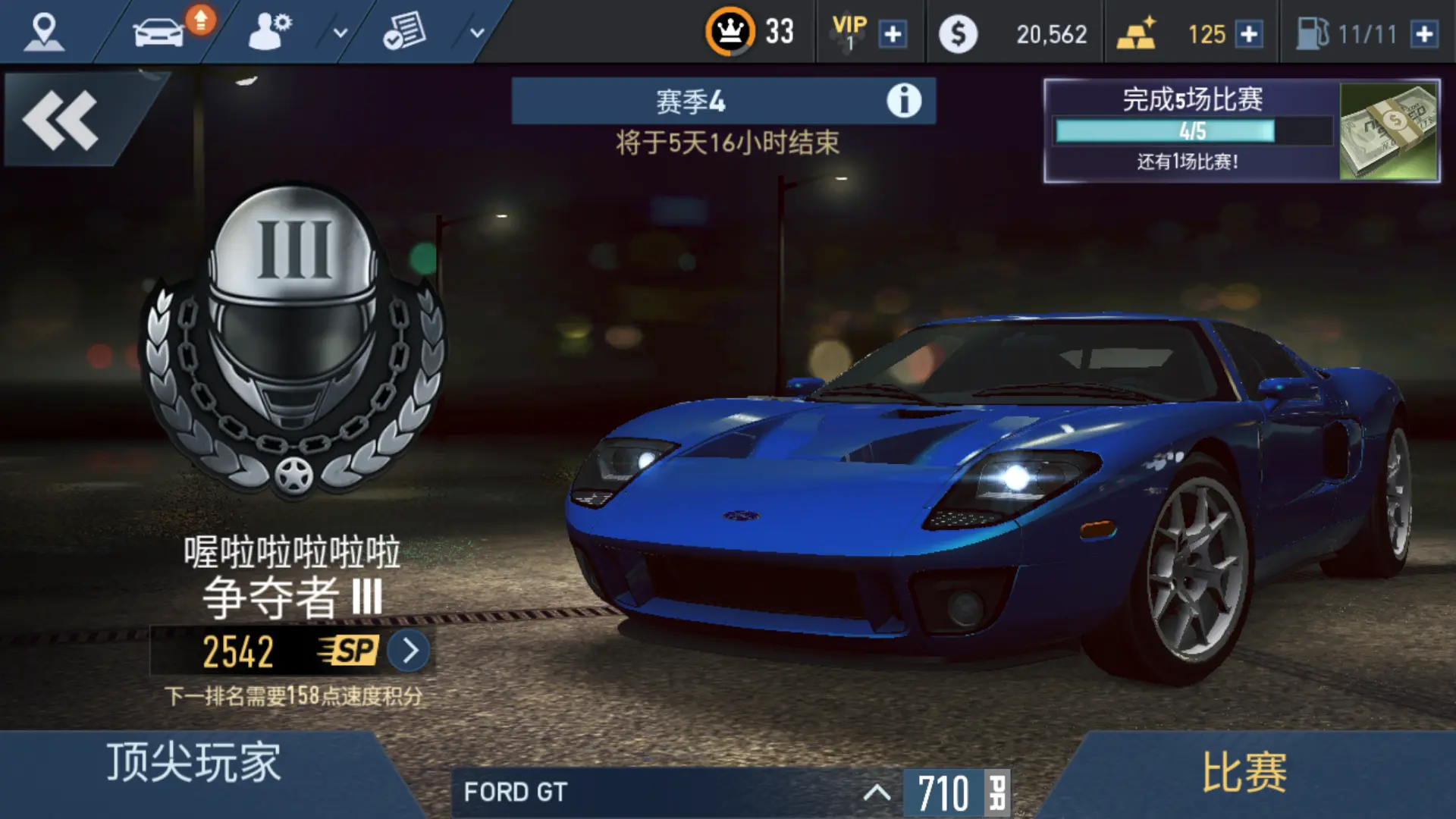Click the player level crown badge
This screenshot has width=1456, height=819.
(x=730, y=32)
